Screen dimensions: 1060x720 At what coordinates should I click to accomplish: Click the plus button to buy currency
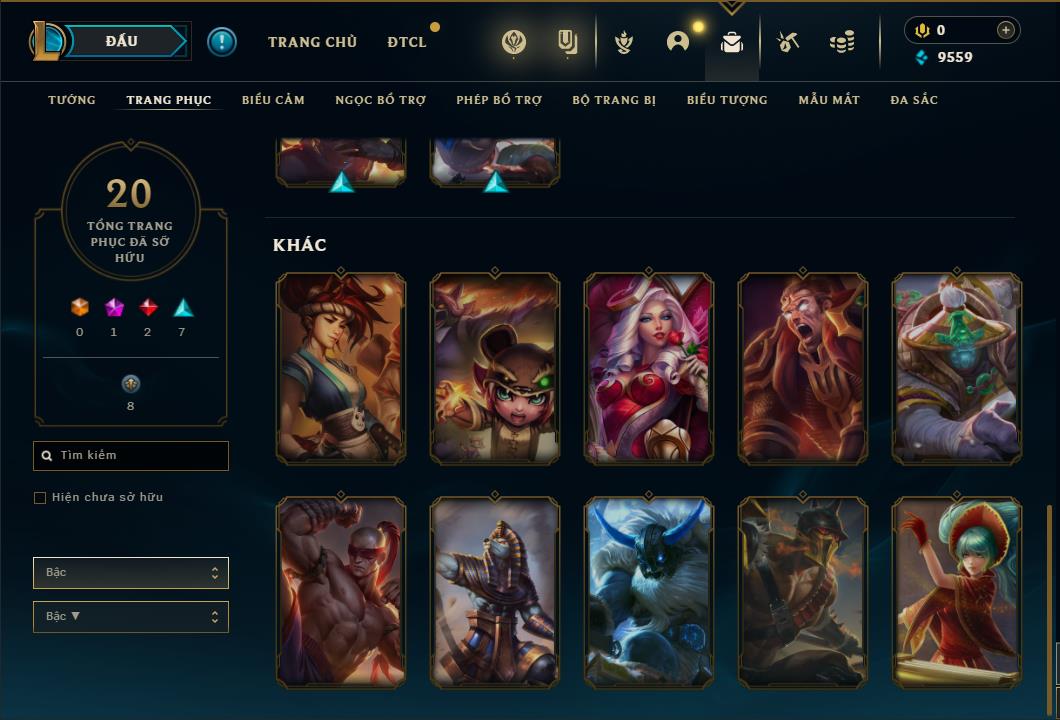pos(1006,30)
